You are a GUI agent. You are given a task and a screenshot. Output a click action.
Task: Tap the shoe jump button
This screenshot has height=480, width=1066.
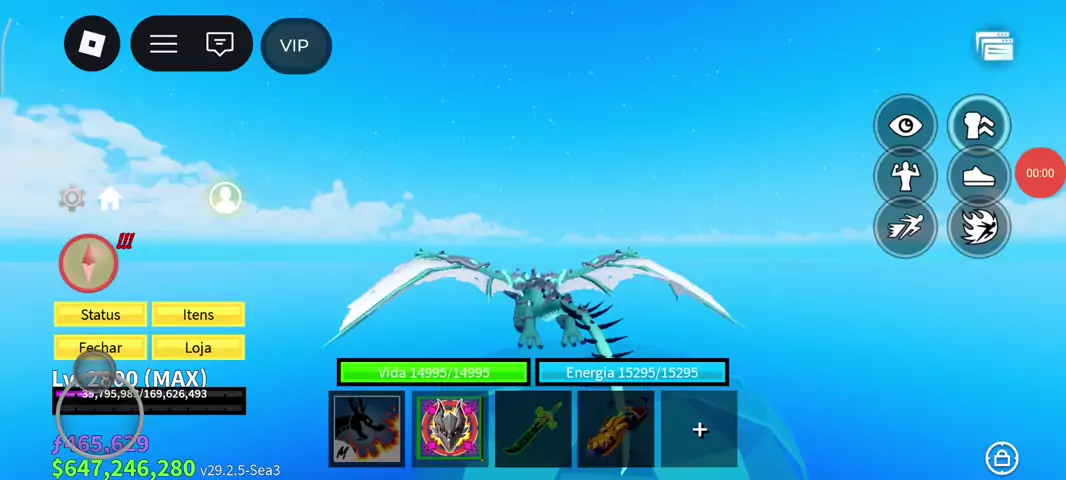[x=978, y=176]
